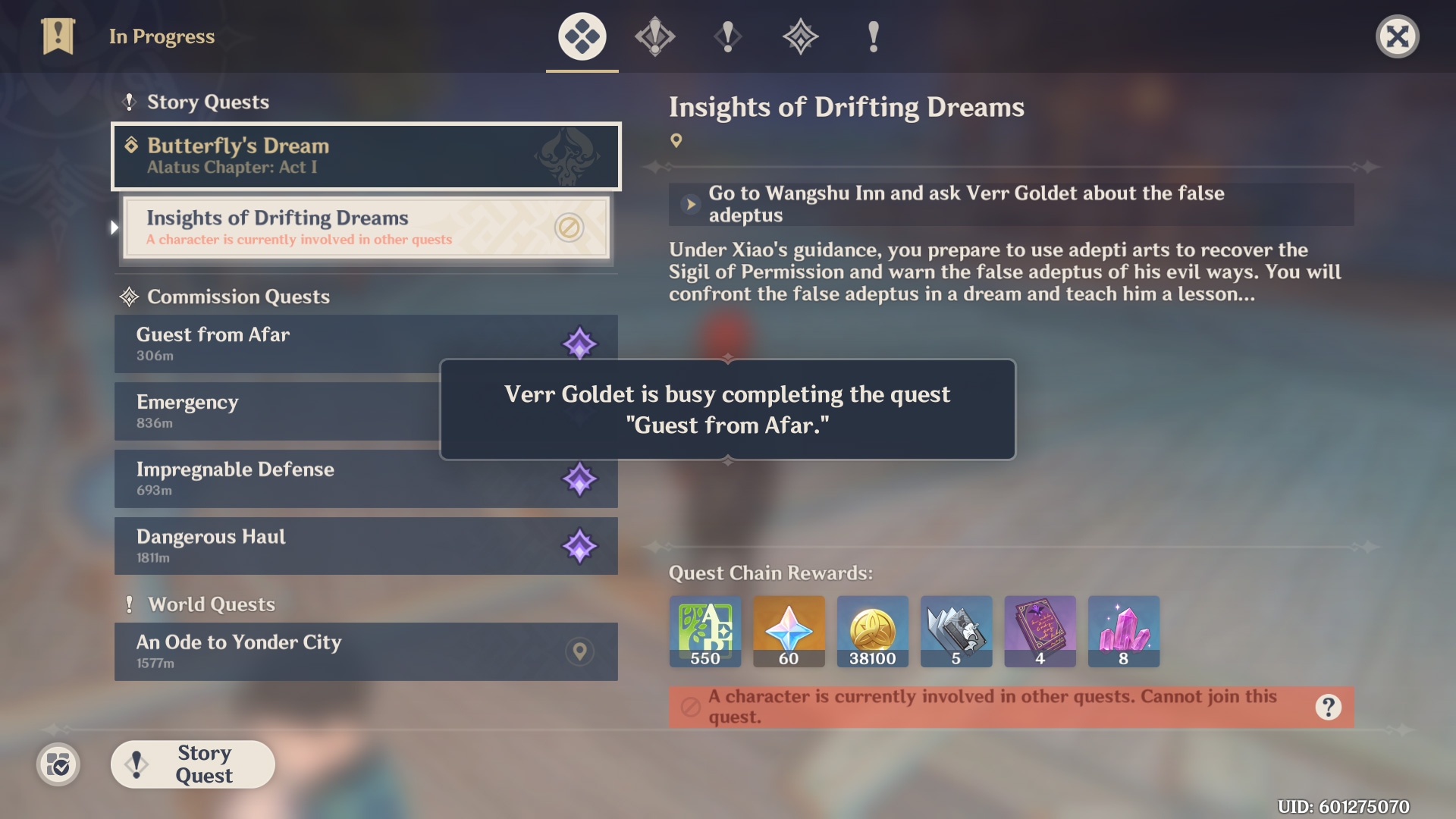Select Insights of Drifting Dreams quest
The height and width of the screenshot is (819, 1456).
(x=366, y=227)
